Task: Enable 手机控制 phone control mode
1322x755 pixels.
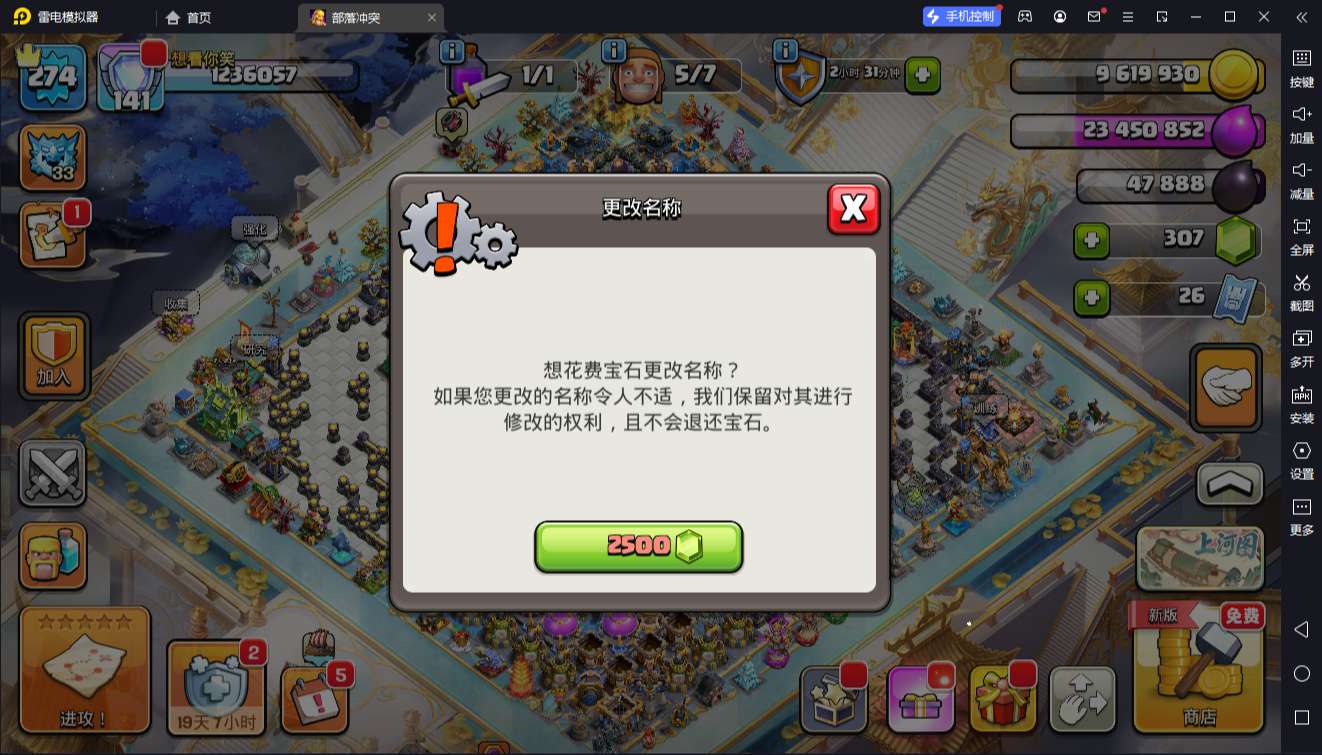Action: 960,16
